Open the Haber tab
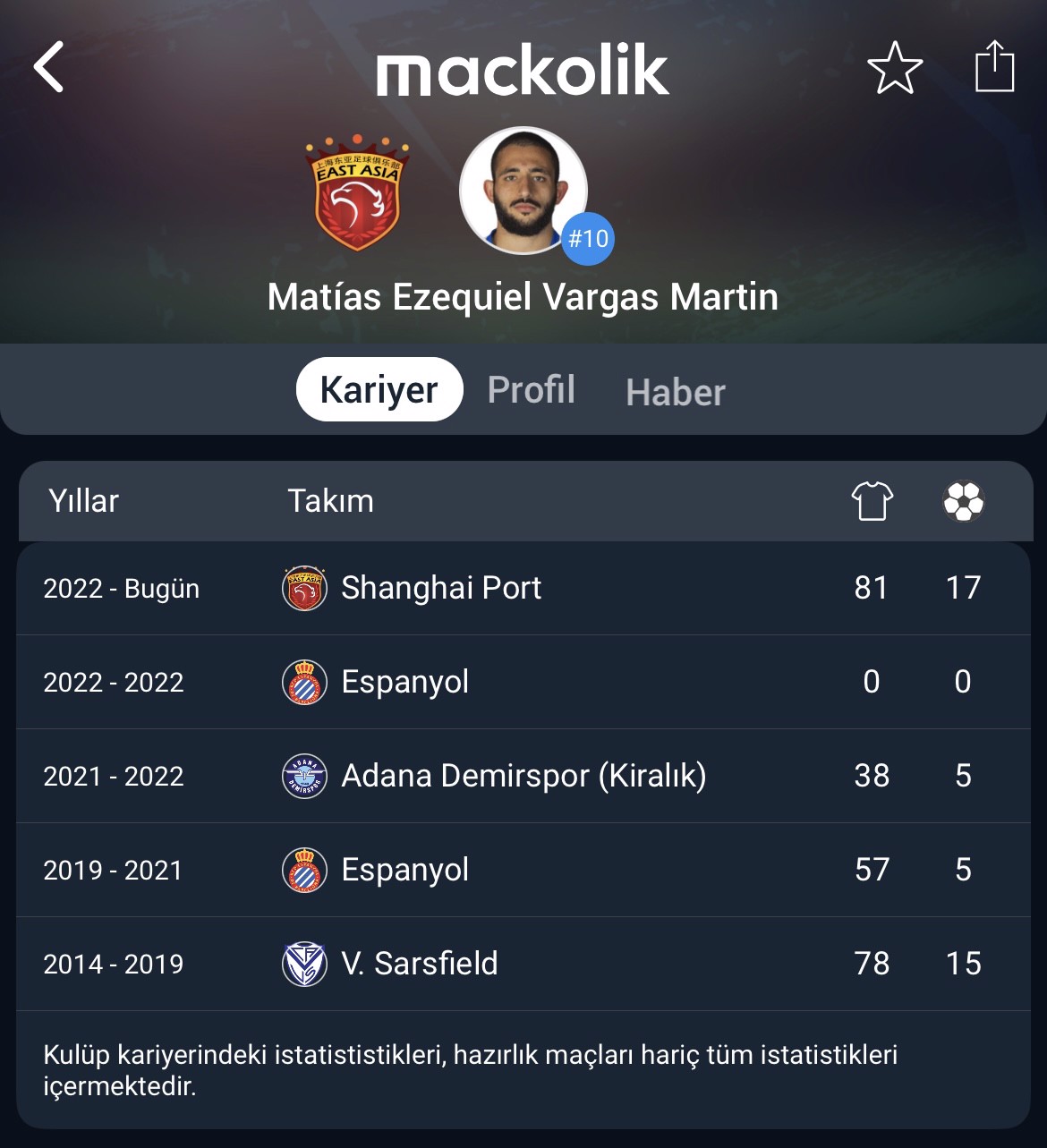Screen dimensions: 1047x1148 (676, 393)
